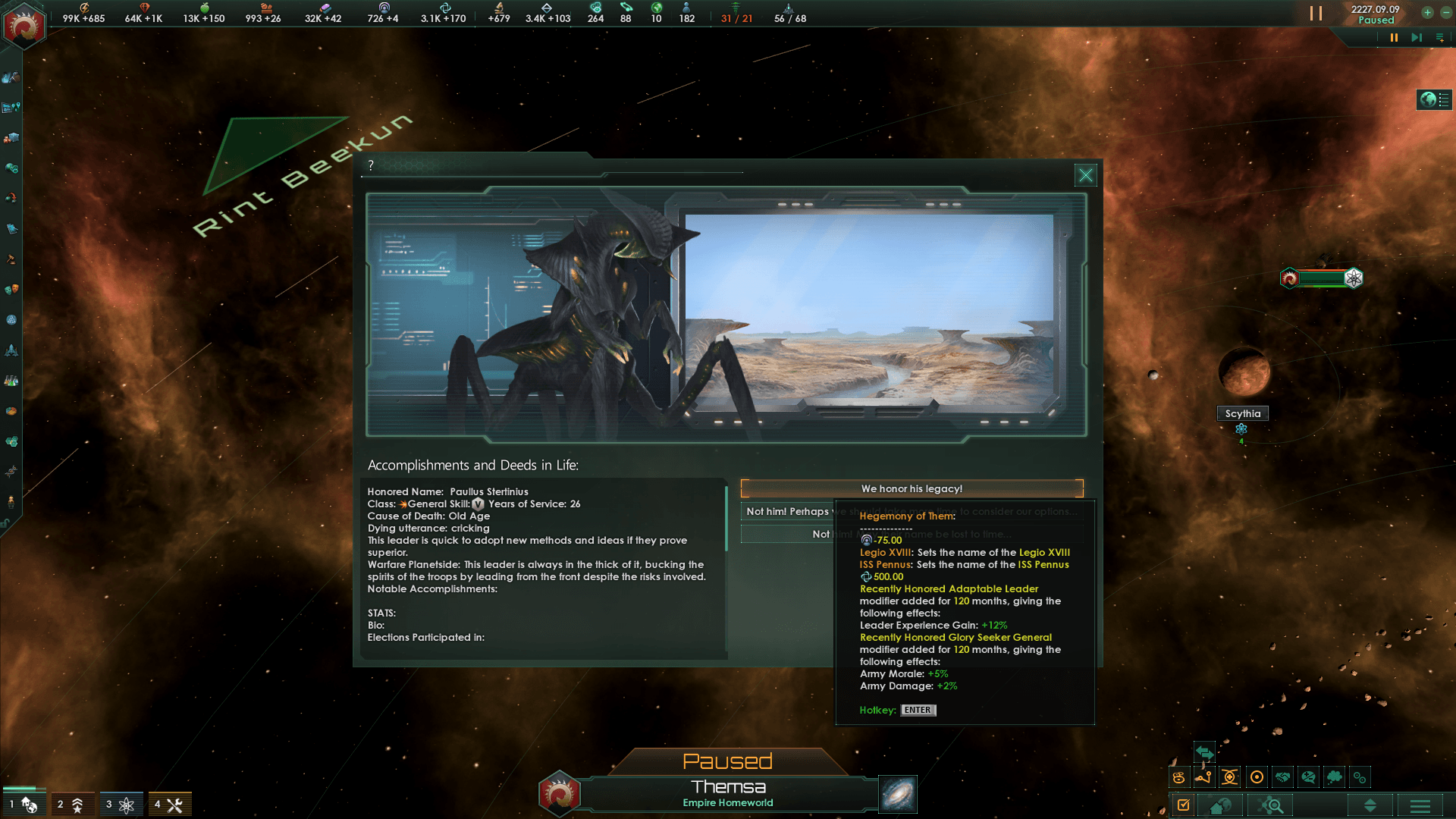
Task: Open the outliner globe list button
Action: tap(1434, 99)
